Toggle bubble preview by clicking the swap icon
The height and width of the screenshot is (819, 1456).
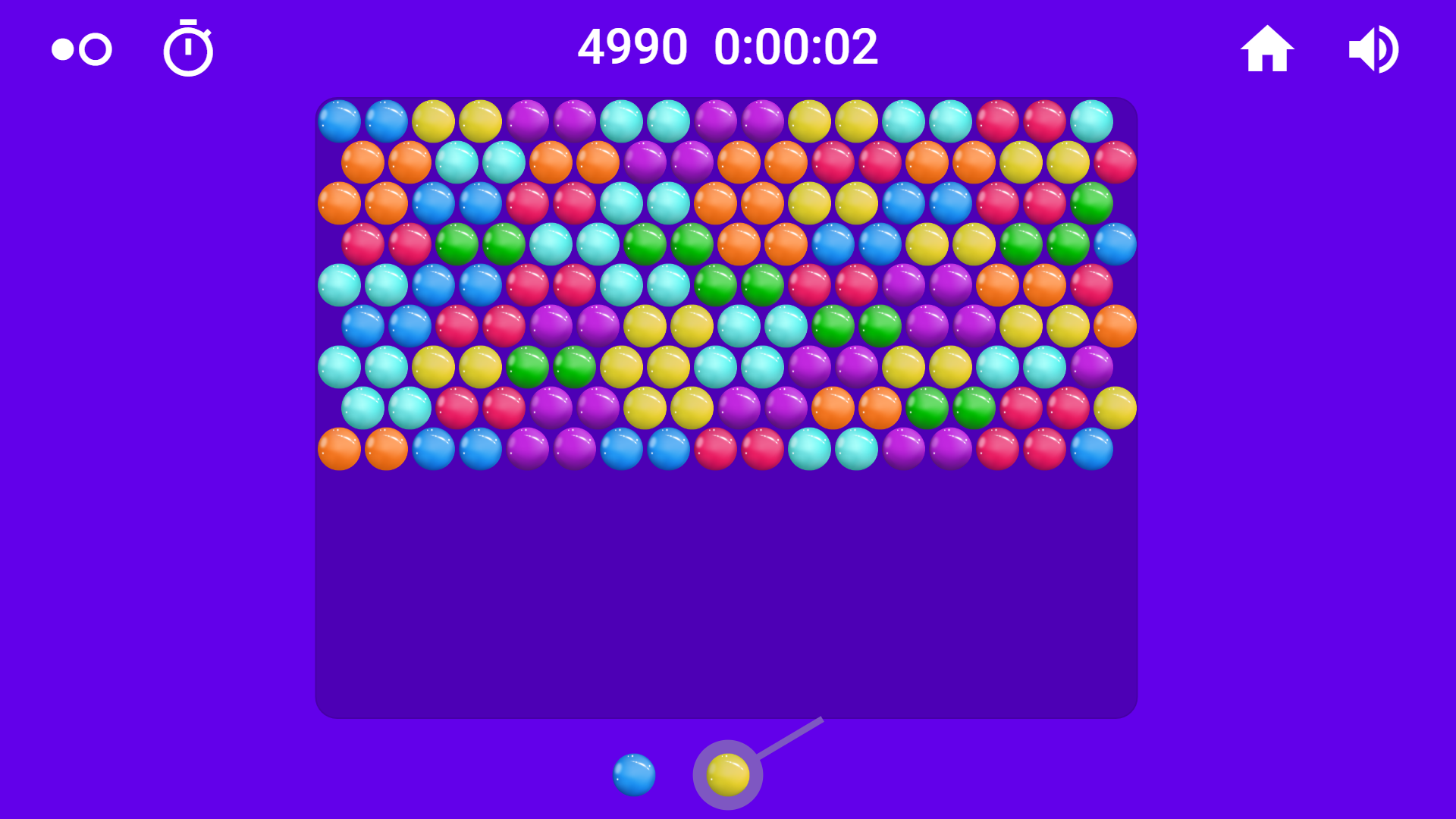(x=80, y=49)
